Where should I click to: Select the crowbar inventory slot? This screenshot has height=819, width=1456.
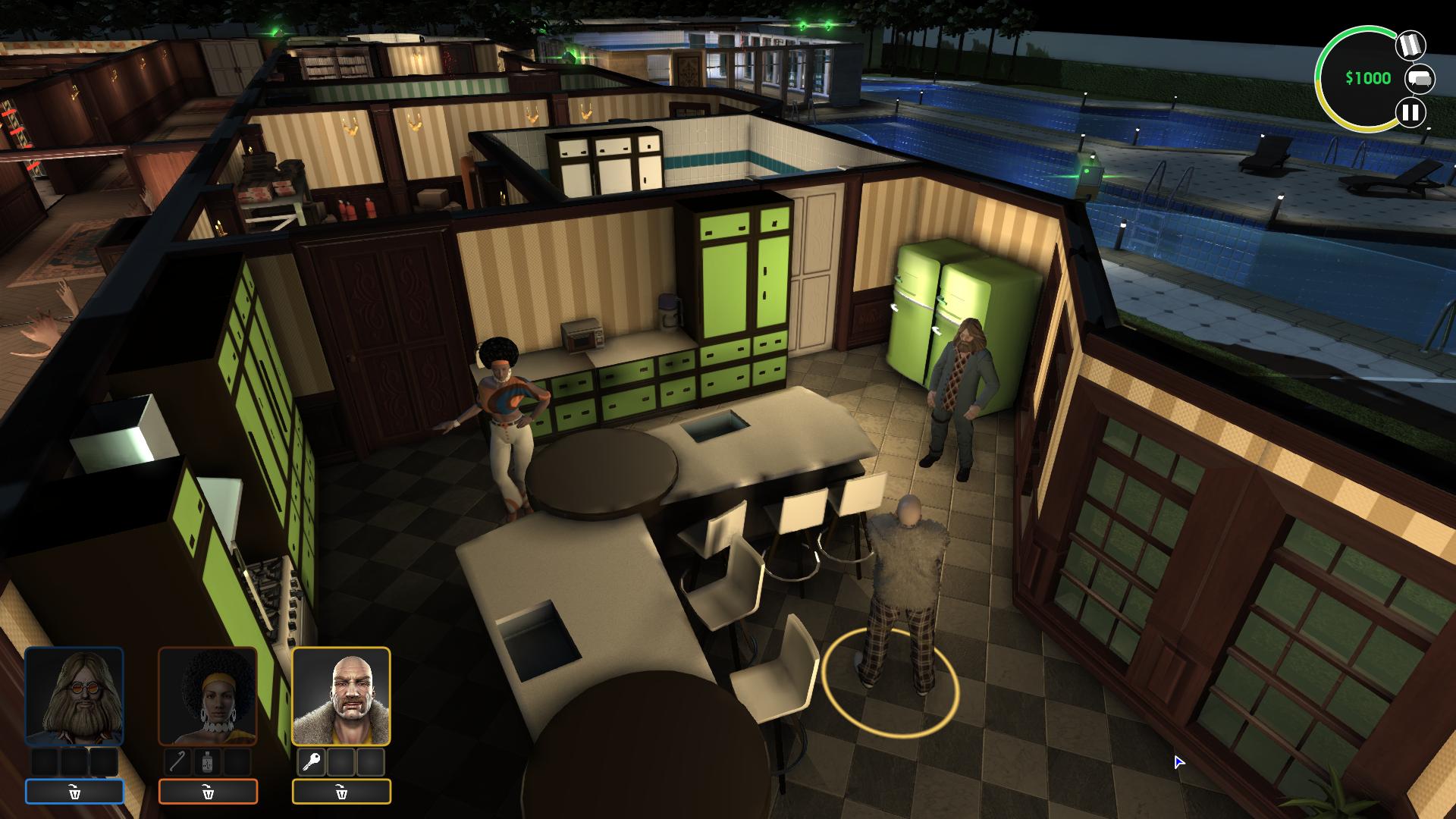click(178, 761)
